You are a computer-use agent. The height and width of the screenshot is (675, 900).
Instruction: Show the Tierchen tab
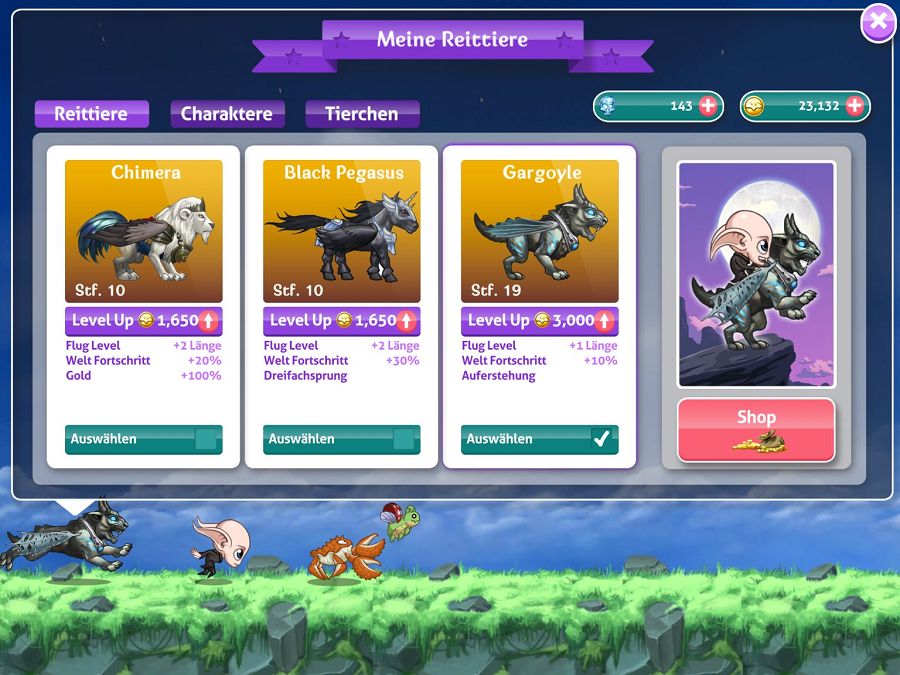362,114
